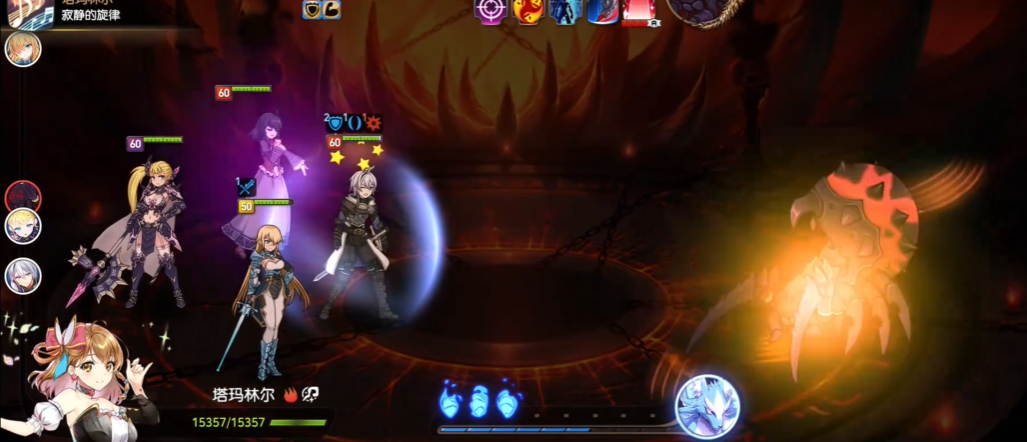Select the dark red-ringed turn portrait
The height and width of the screenshot is (442, 1027).
pos(22,196)
